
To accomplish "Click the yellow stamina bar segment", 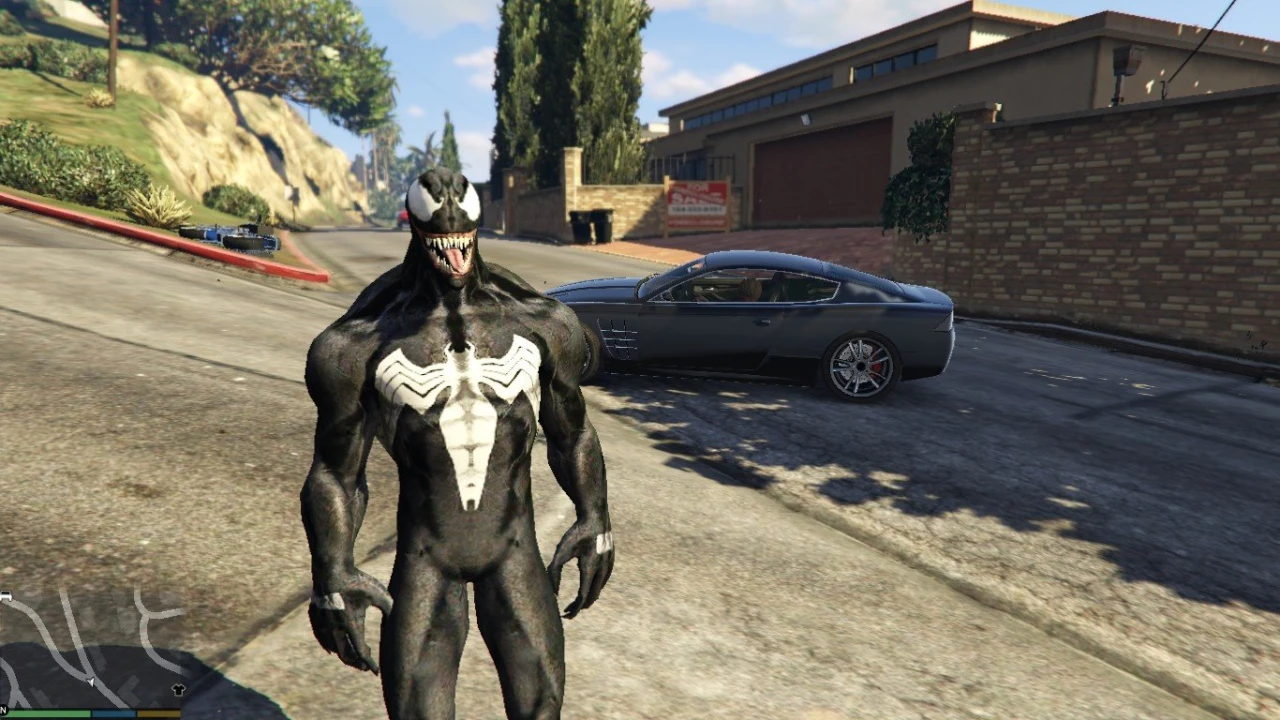I will [x=156, y=713].
